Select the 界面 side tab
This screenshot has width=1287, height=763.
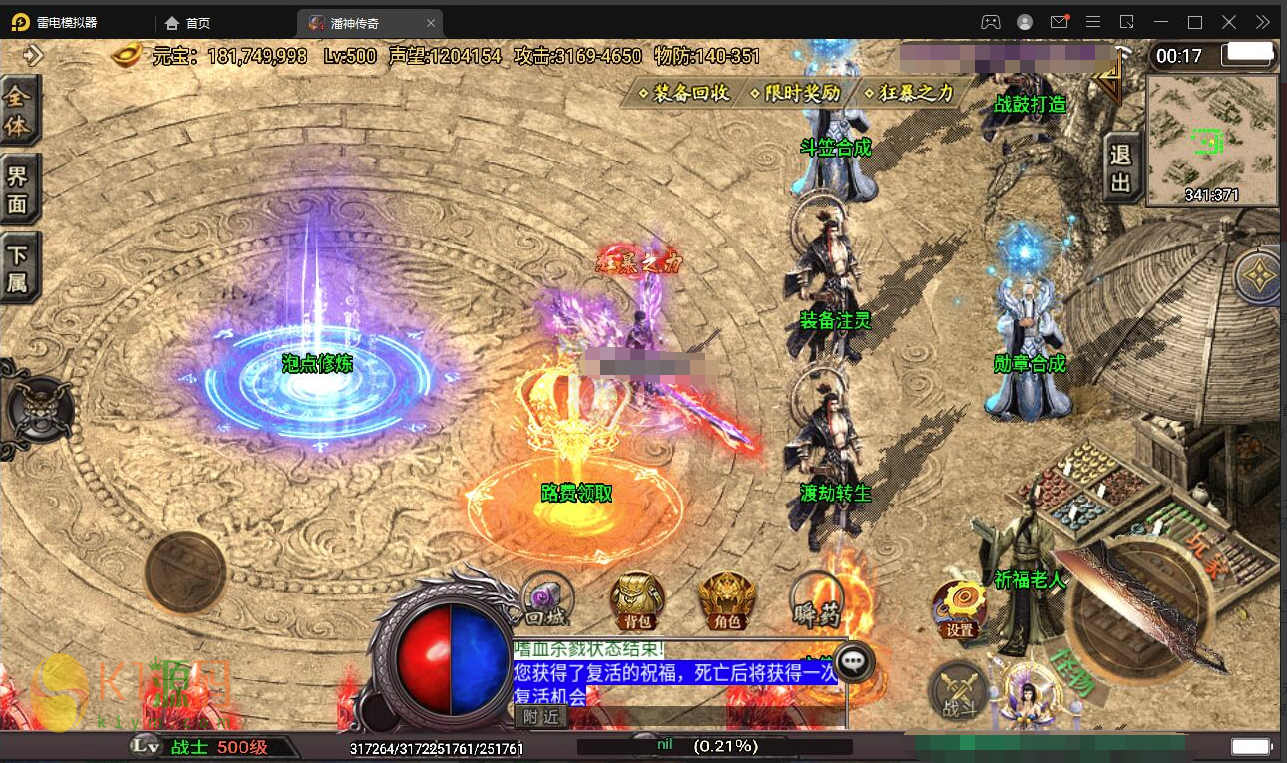19,190
